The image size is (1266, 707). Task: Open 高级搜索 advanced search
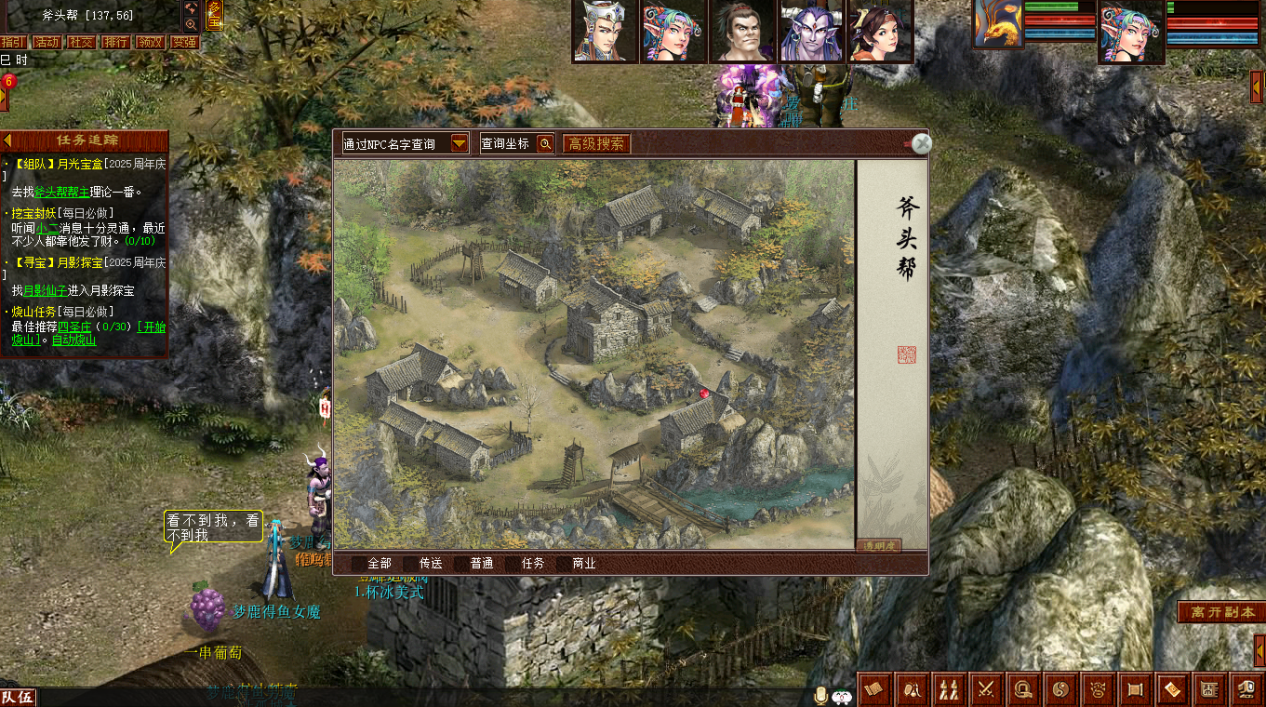coord(596,144)
